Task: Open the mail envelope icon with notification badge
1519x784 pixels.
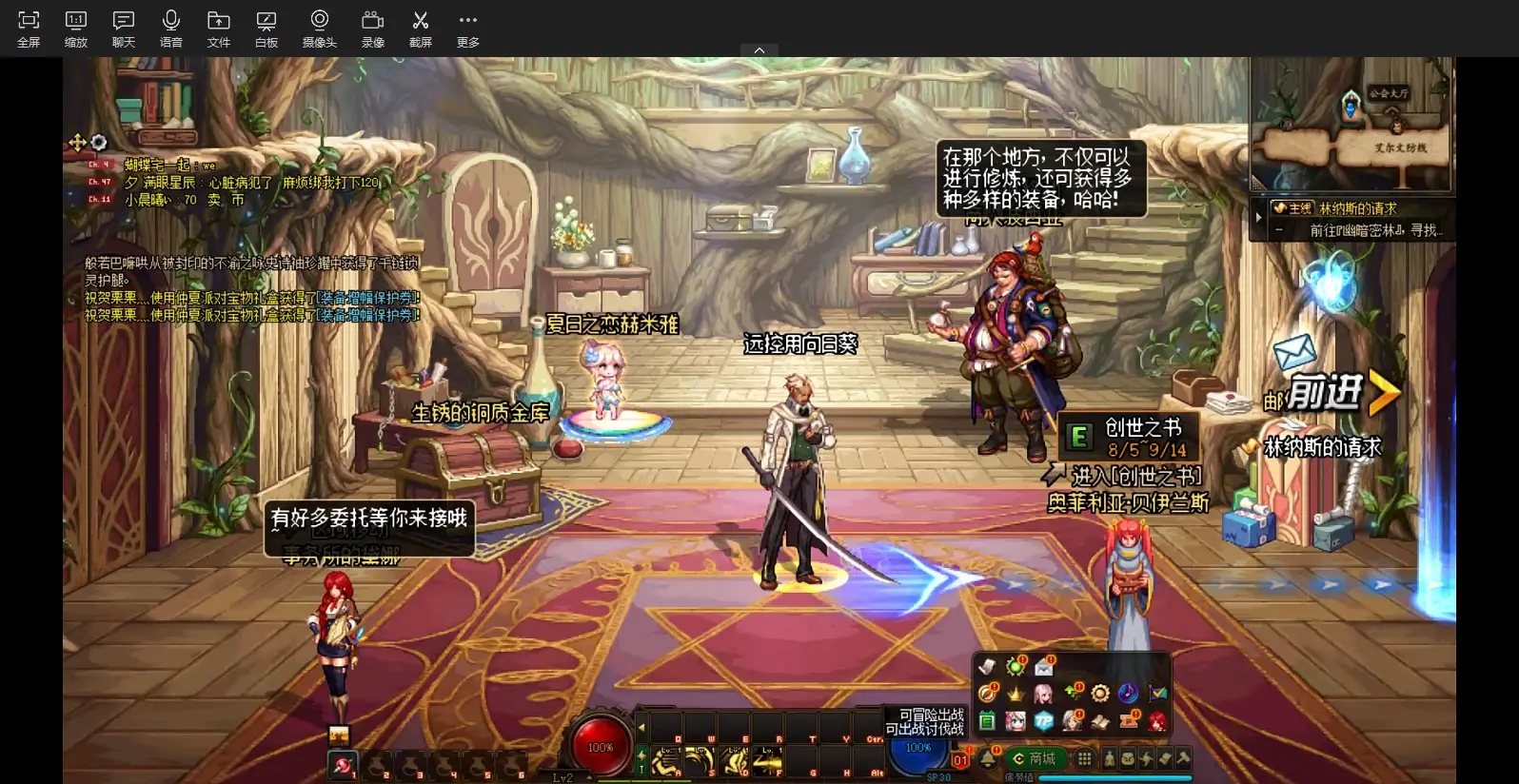Action: tap(1044, 666)
